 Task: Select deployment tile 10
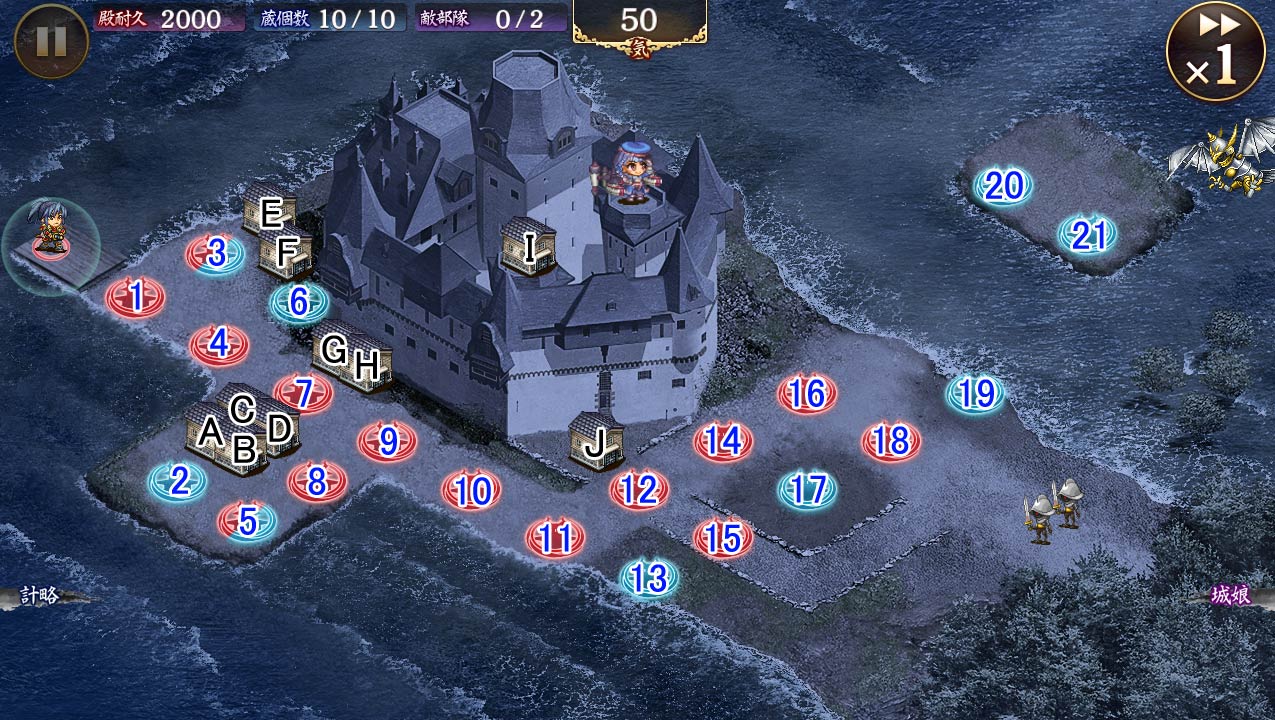[471, 490]
